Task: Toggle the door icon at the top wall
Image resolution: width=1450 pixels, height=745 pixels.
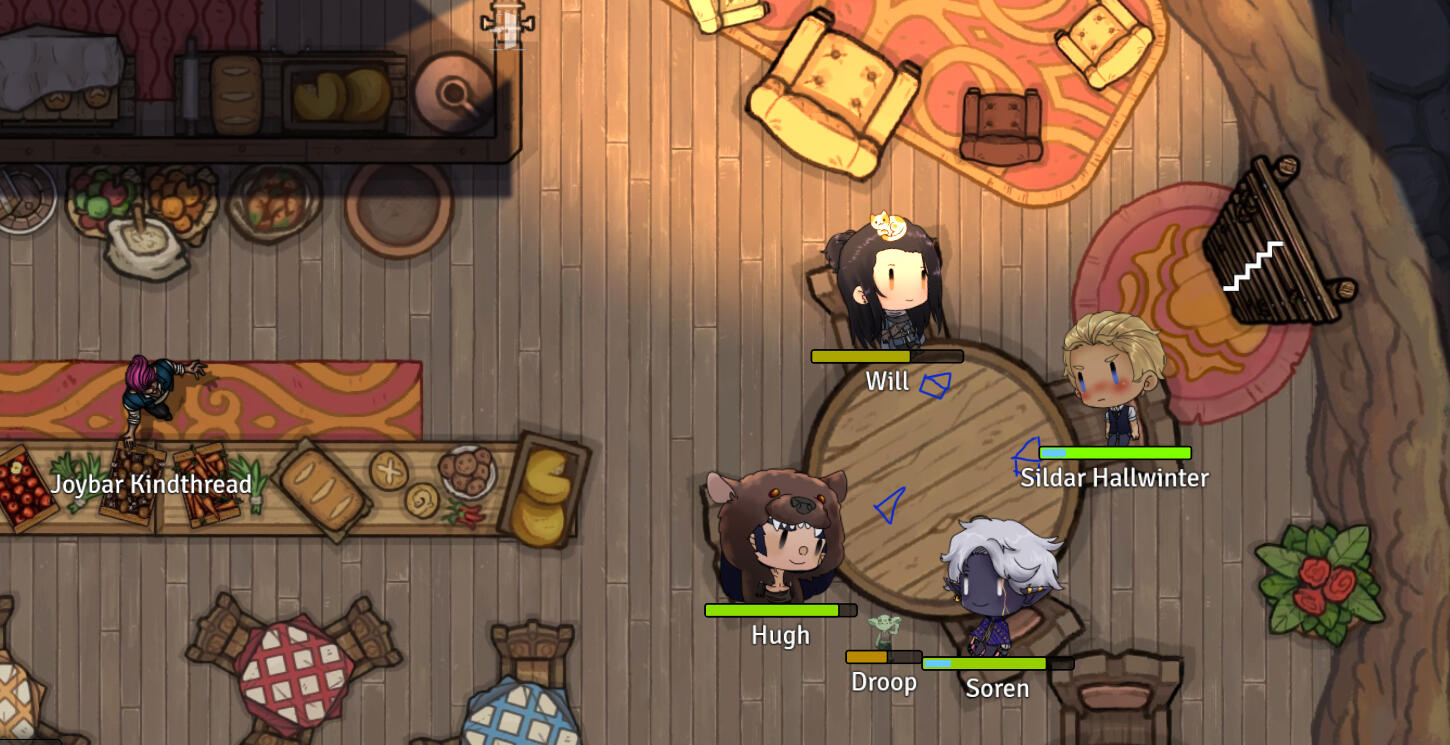Action: (507, 24)
